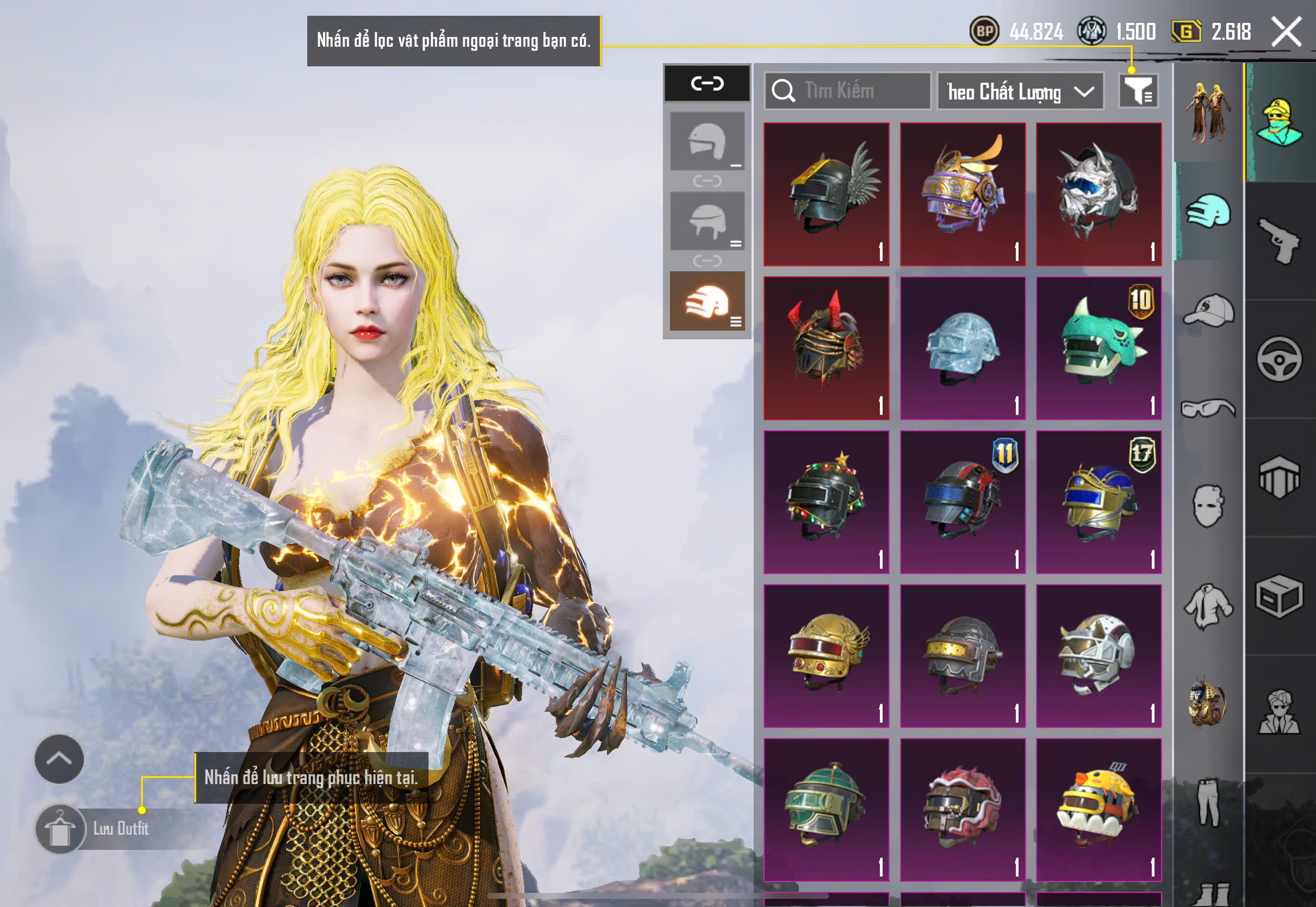This screenshot has width=1316, height=907.
Task: Switch to the steering wheel vehicle tab
Action: pyautogui.click(x=1279, y=359)
